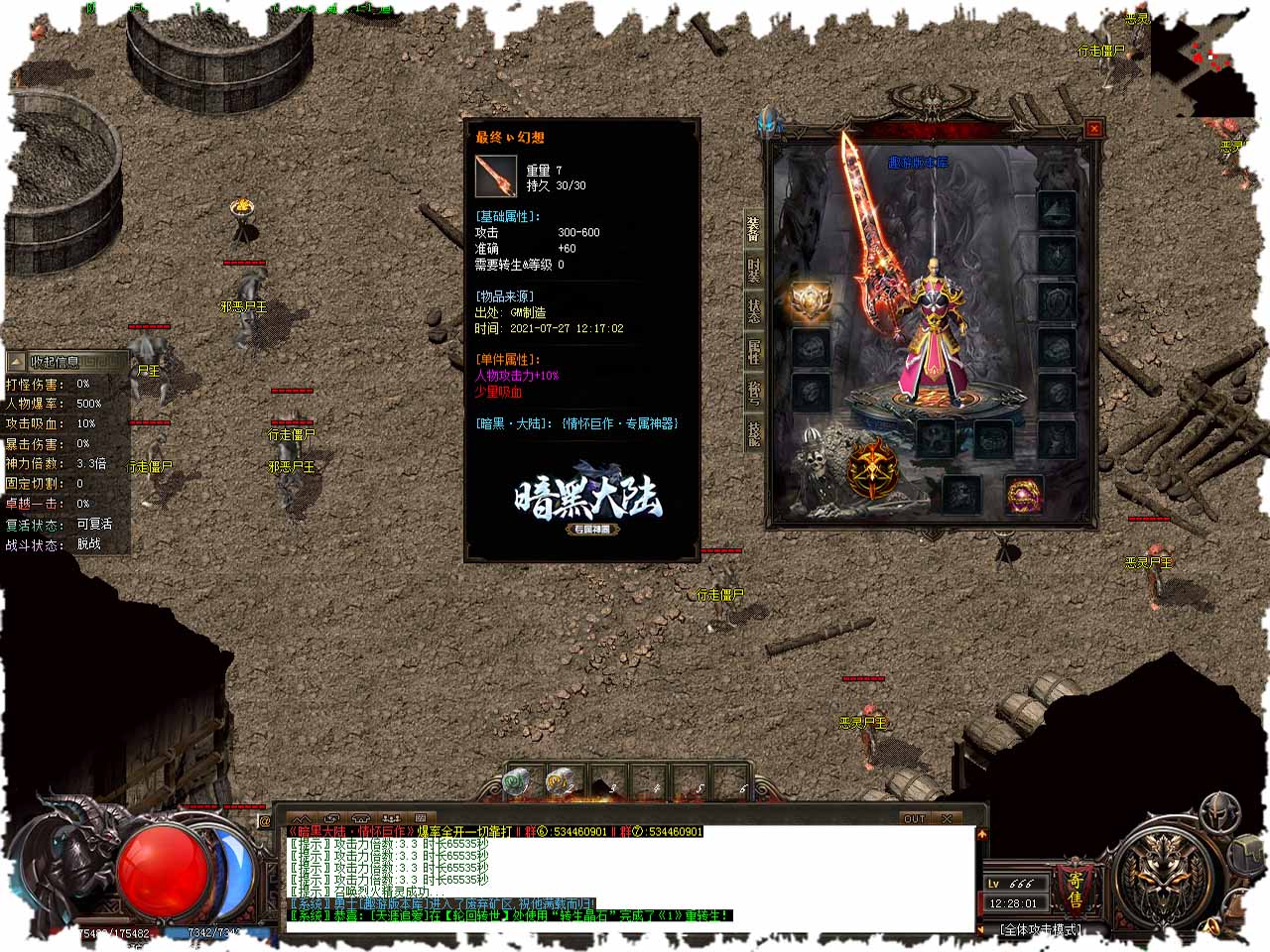Click the flaming emblem orb in equipment panel
This screenshot has height=952, width=1270.
pyautogui.click(x=873, y=470)
